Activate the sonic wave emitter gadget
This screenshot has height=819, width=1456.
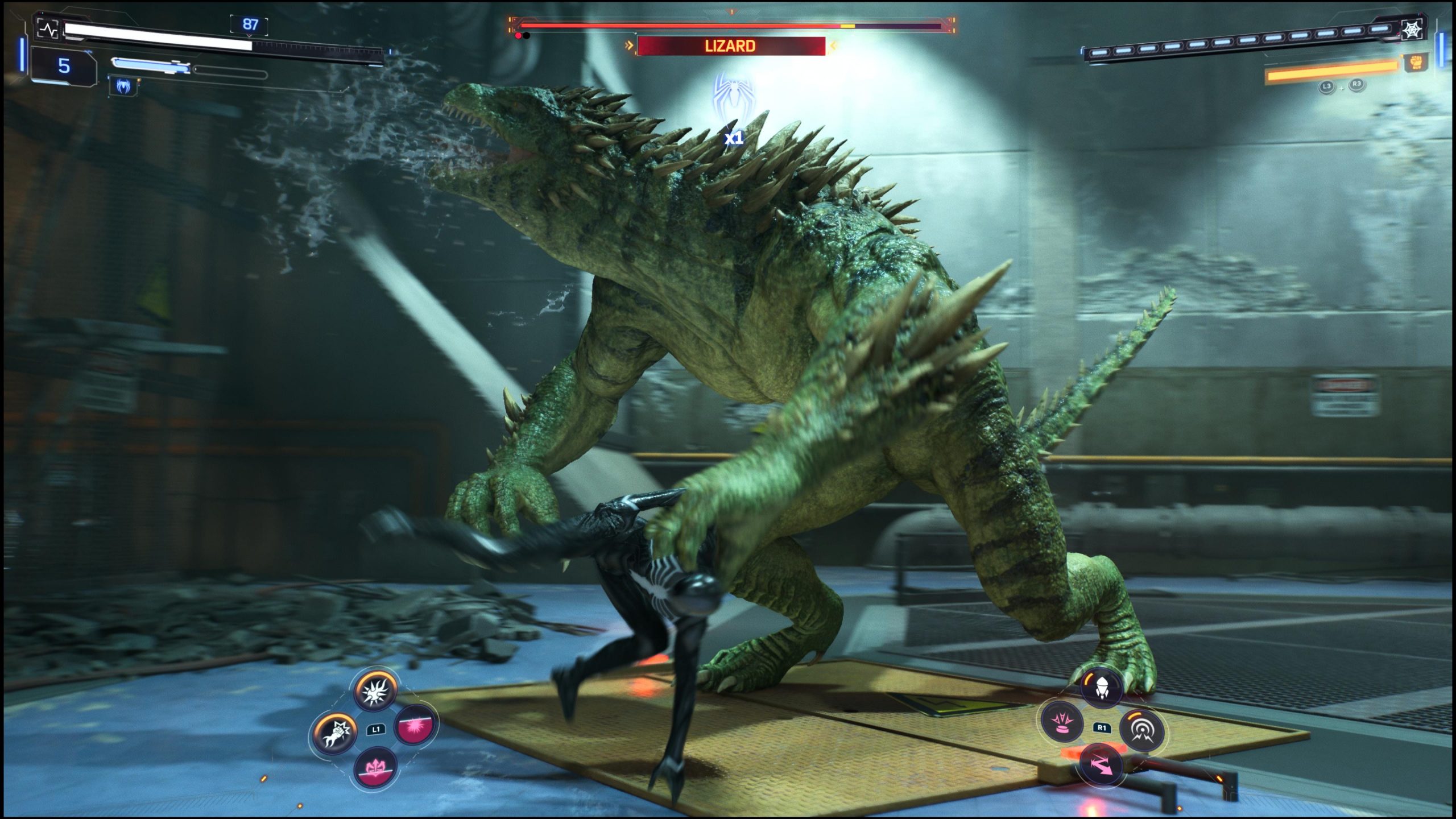pyautogui.click(x=1141, y=730)
